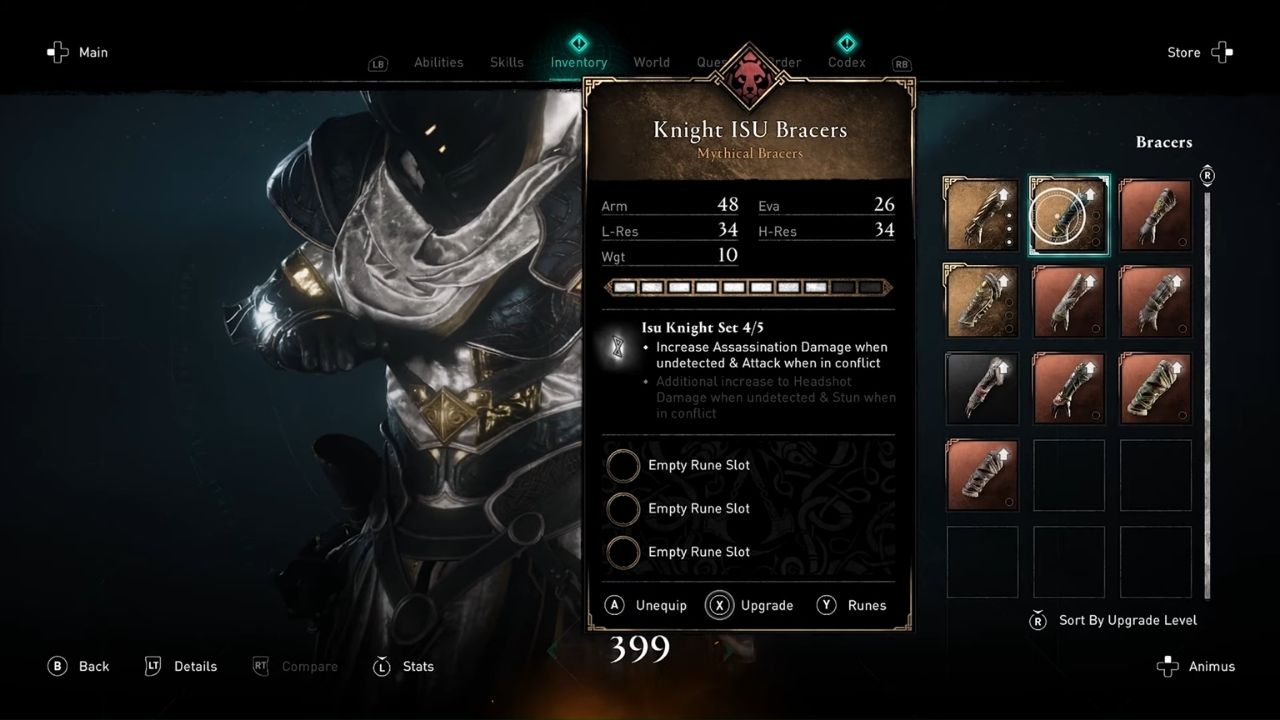Viewport: 1280px width, 720px height.
Task: Click the RB bumper icon near Codex
Action: [x=900, y=63]
